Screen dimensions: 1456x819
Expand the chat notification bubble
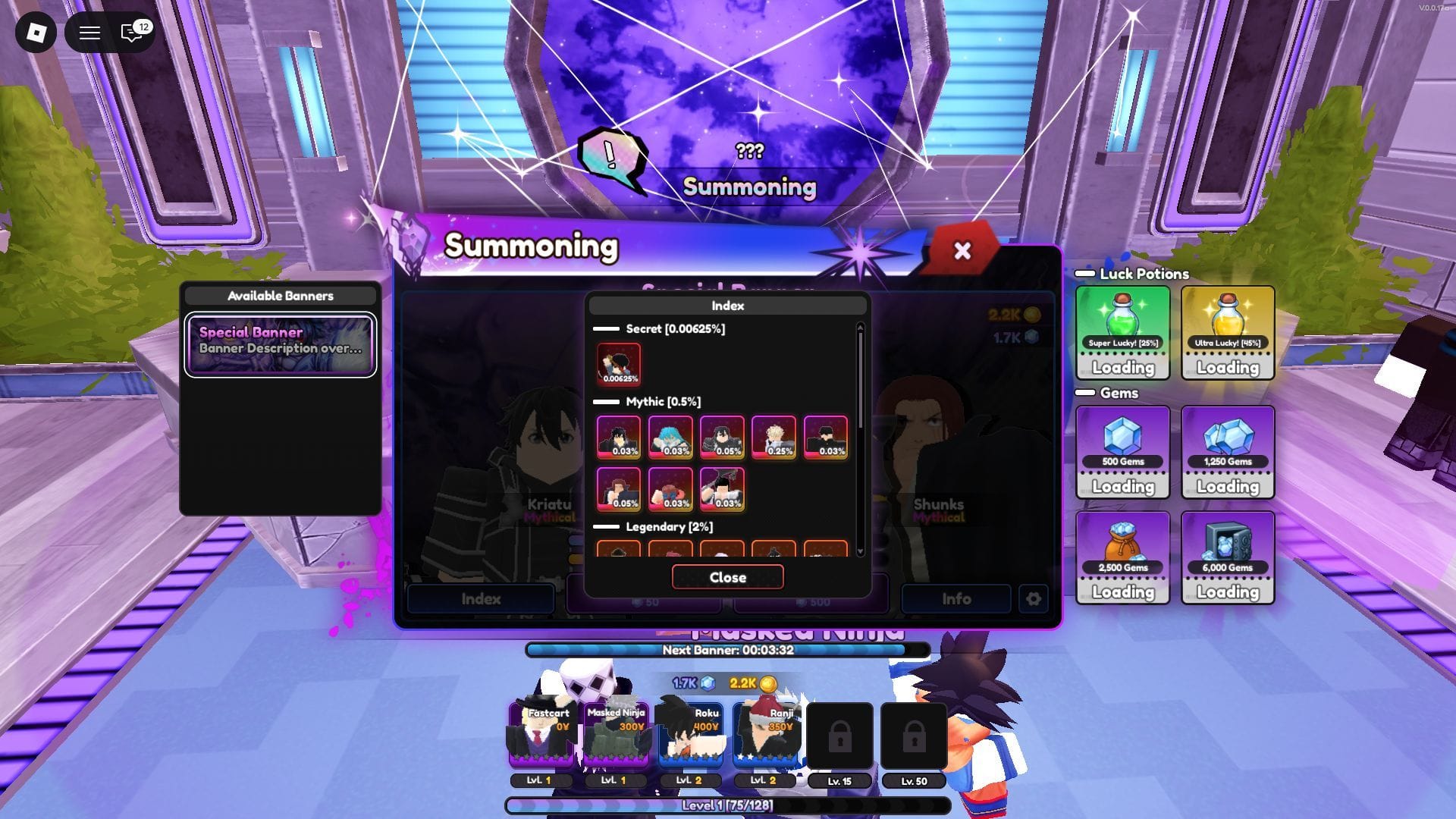[130, 33]
